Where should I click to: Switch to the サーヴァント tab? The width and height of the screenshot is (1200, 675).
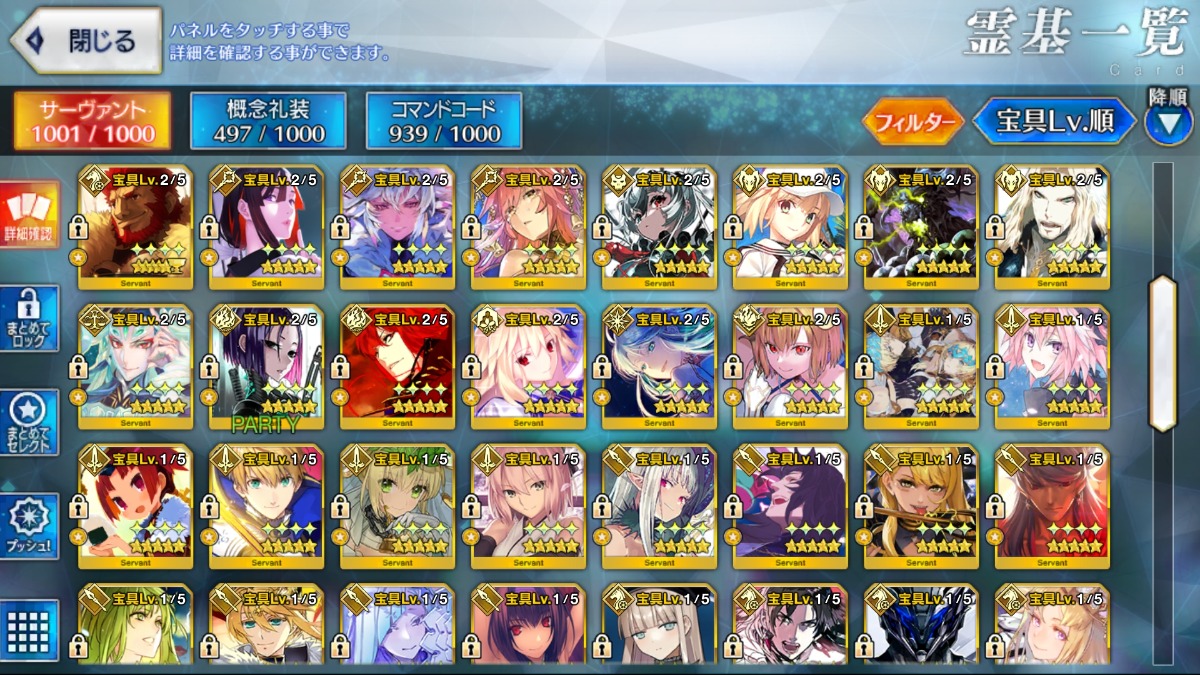(x=92, y=121)
